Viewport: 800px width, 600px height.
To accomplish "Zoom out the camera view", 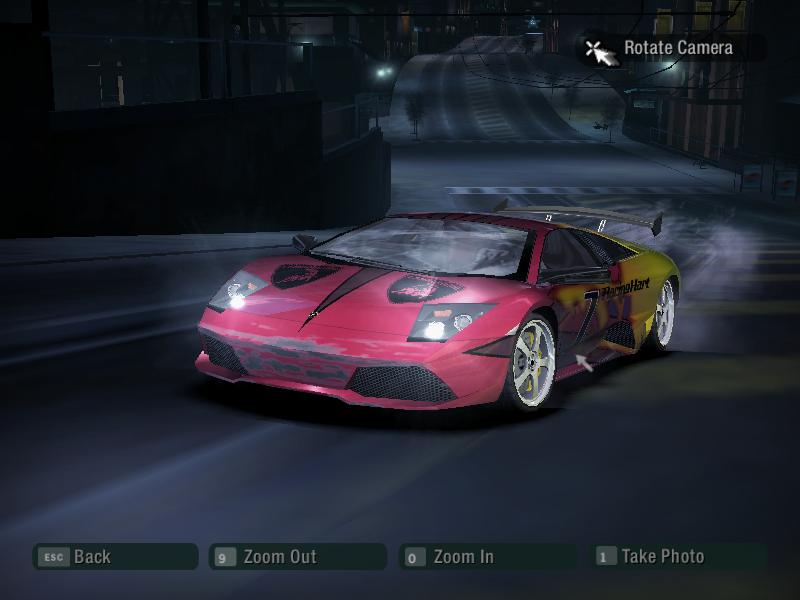I will [297, 557].
